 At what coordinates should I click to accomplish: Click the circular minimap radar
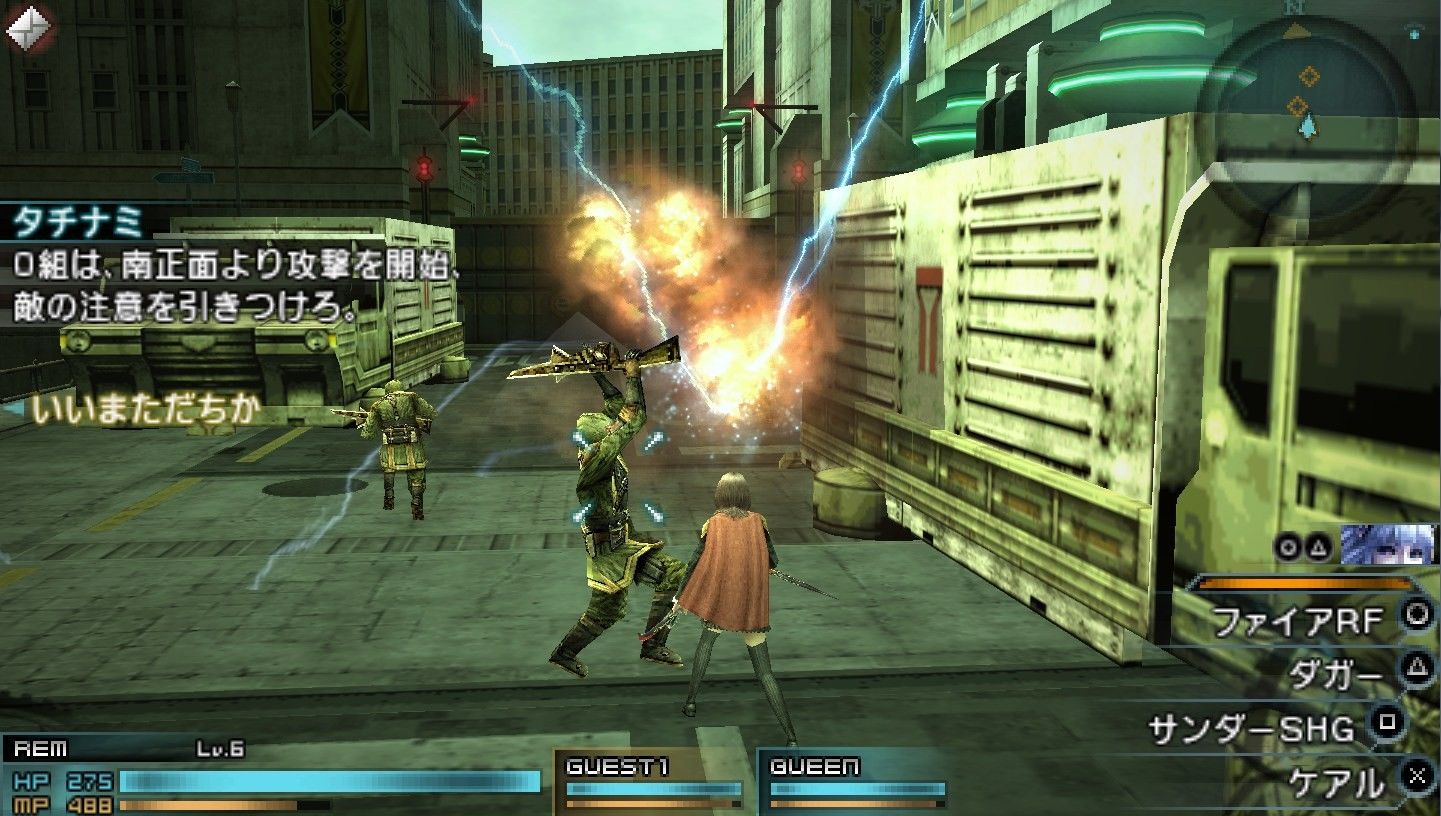pyautogui.click(x=1307, y=107)
